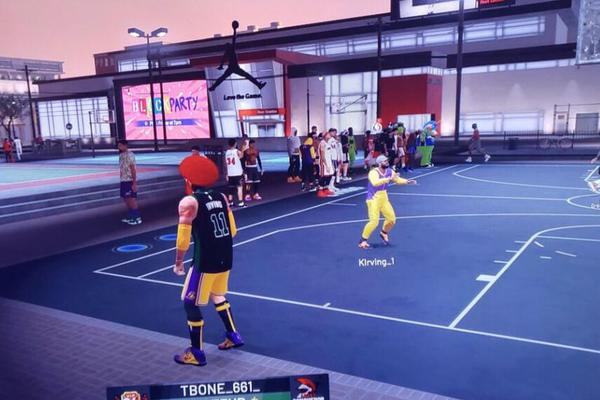Image resolution: width=600 pixels, height=400 pixels.
Task: Select the TBONE_661_ player nameplate
Action: coord(221,390)
